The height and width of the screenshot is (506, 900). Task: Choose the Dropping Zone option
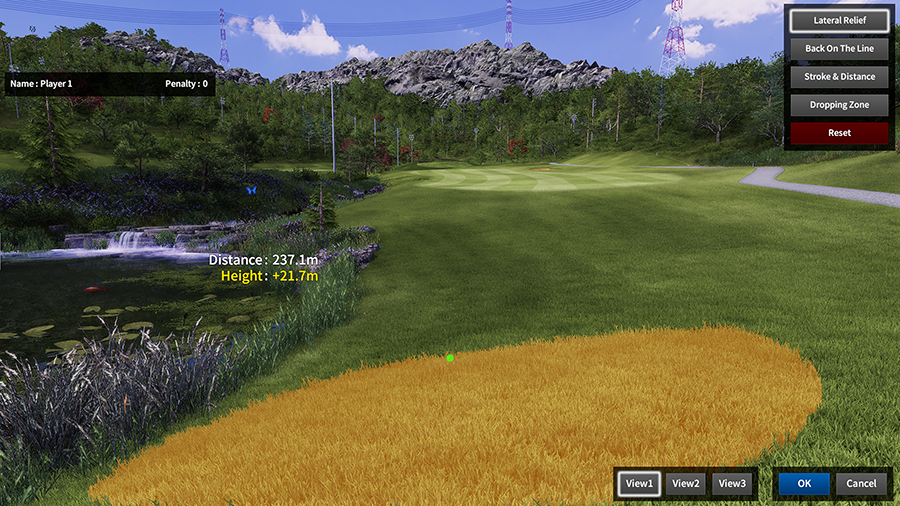pyautogui.click(x=839, y=104)
